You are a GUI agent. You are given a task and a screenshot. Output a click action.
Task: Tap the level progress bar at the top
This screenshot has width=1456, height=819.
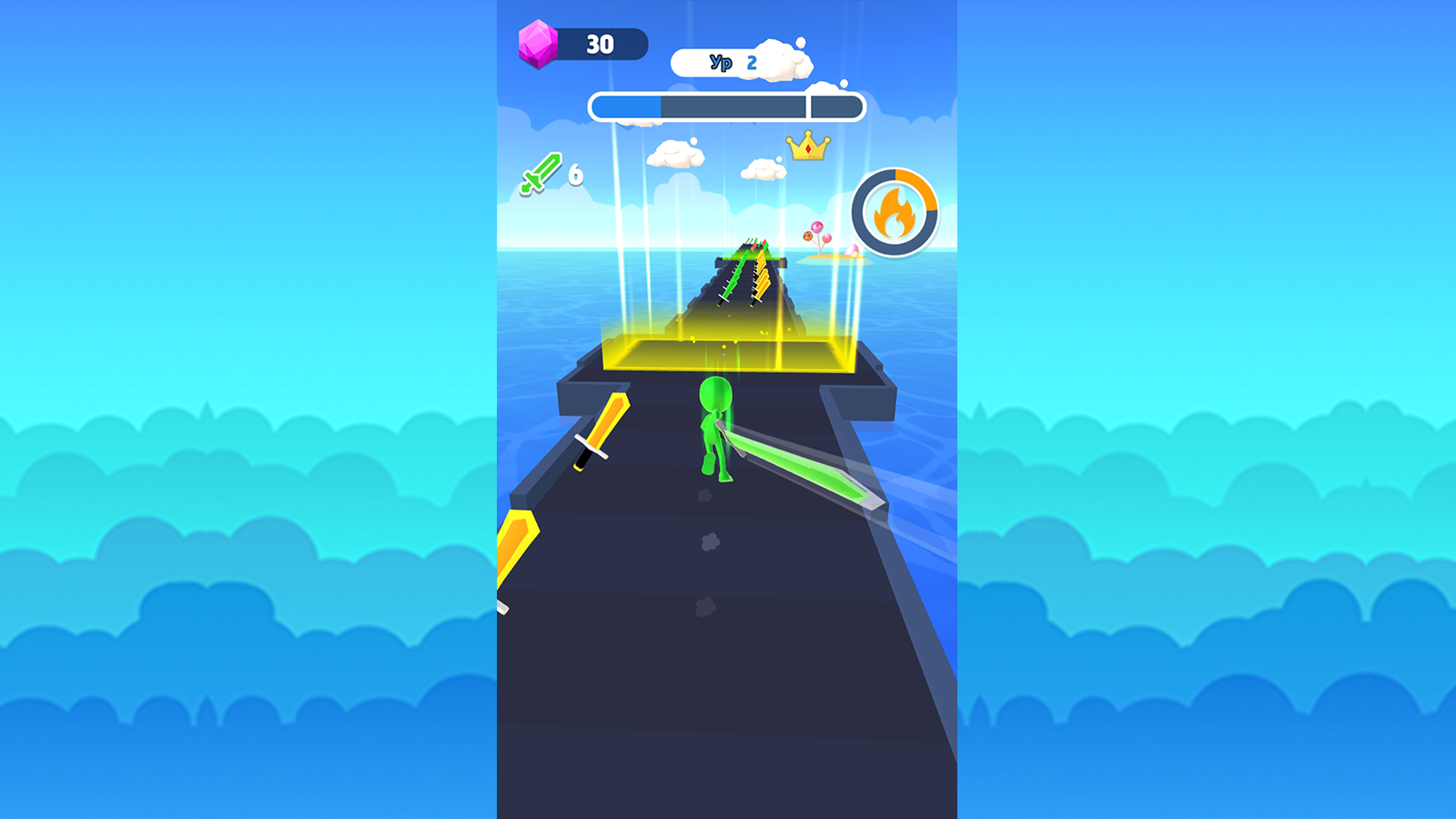726,105
